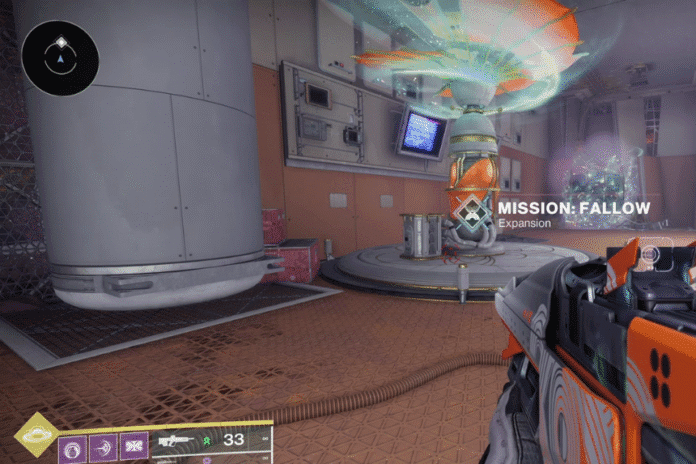Viewport: 696px width, 464px height.
Task: Trigger the purple melee ability icon
Action: click(104, 447)
